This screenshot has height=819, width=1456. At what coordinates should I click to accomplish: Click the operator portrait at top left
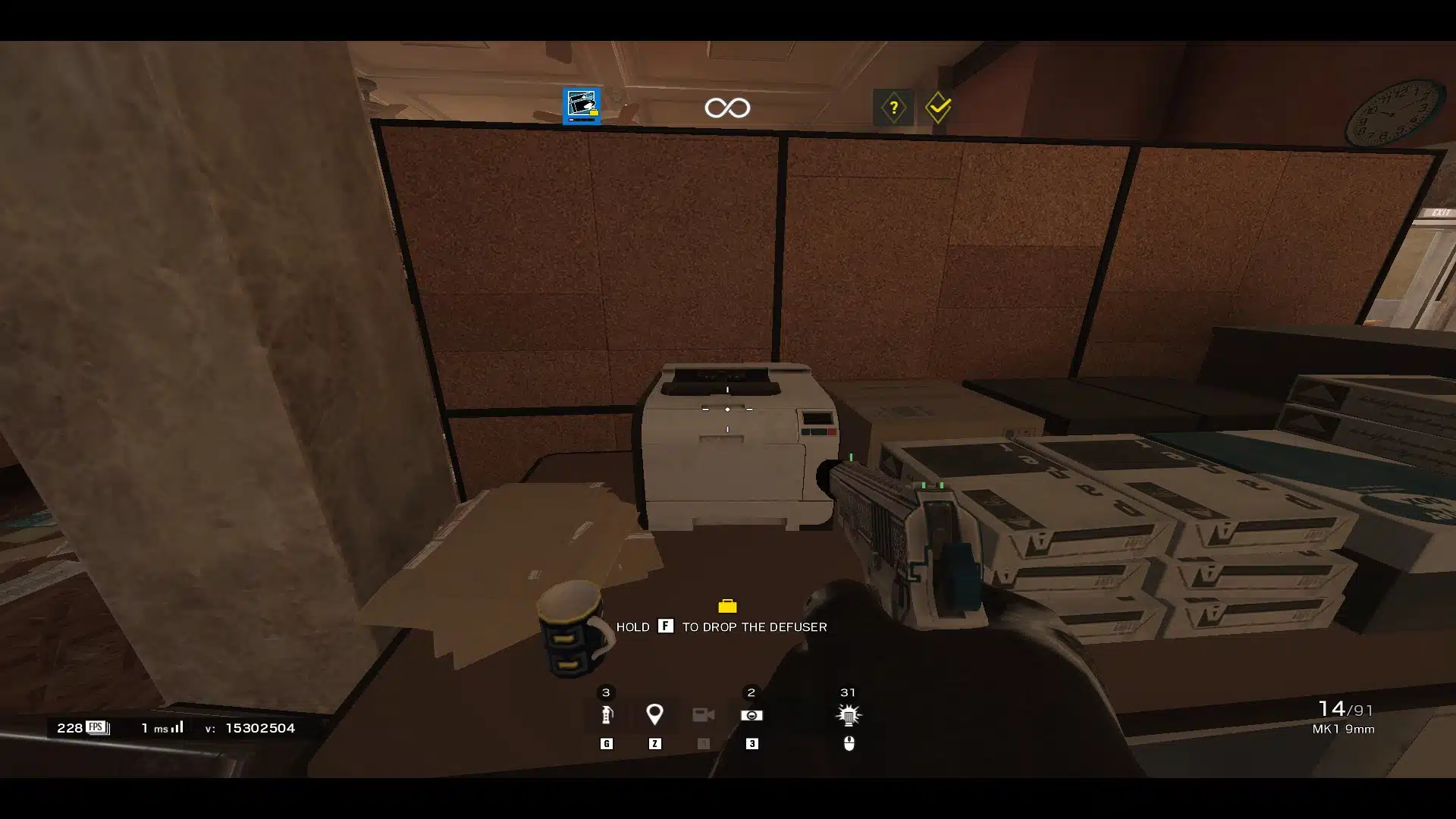[580, 106]
